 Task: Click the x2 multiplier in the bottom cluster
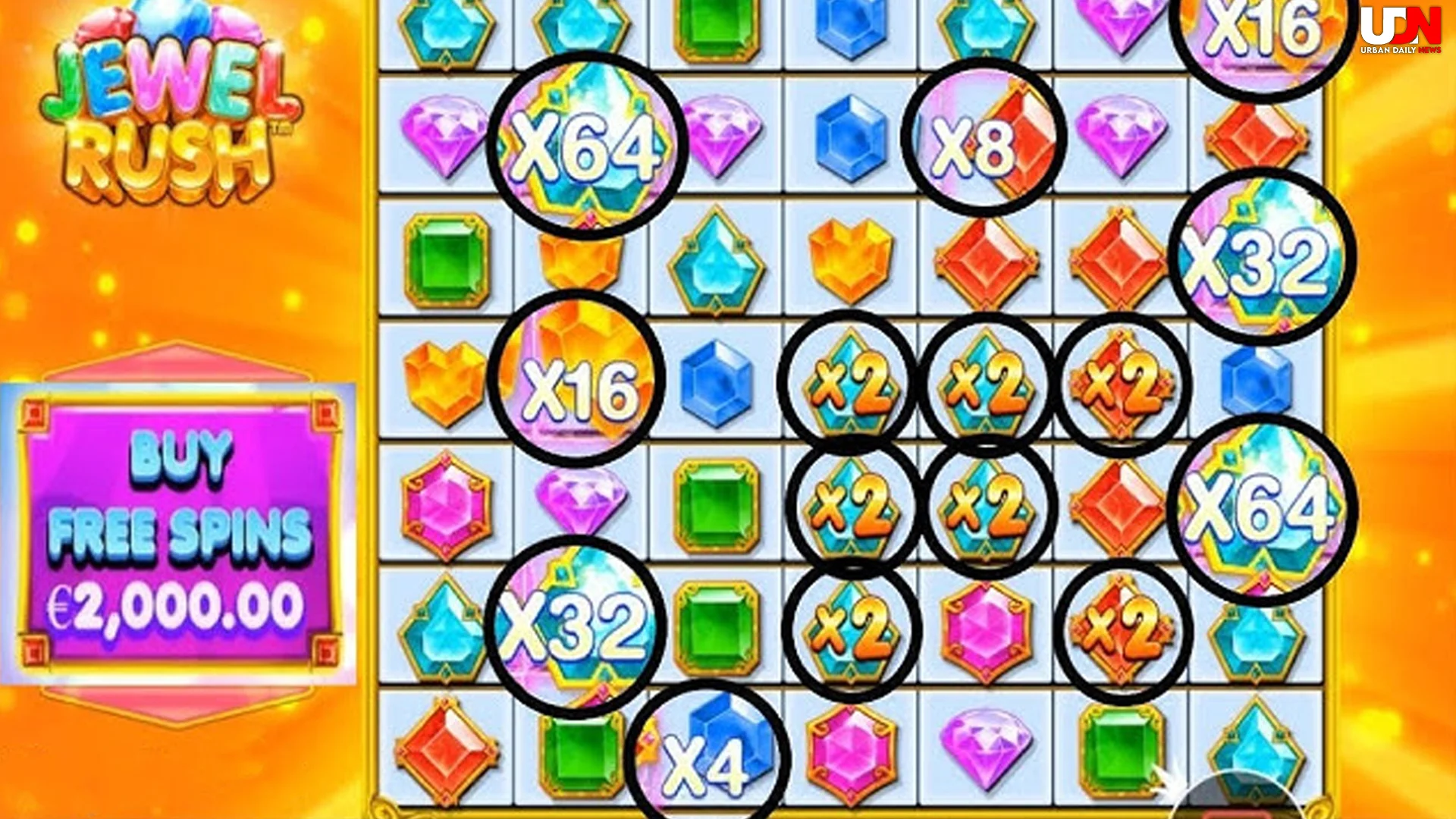(x=849, y=629)
